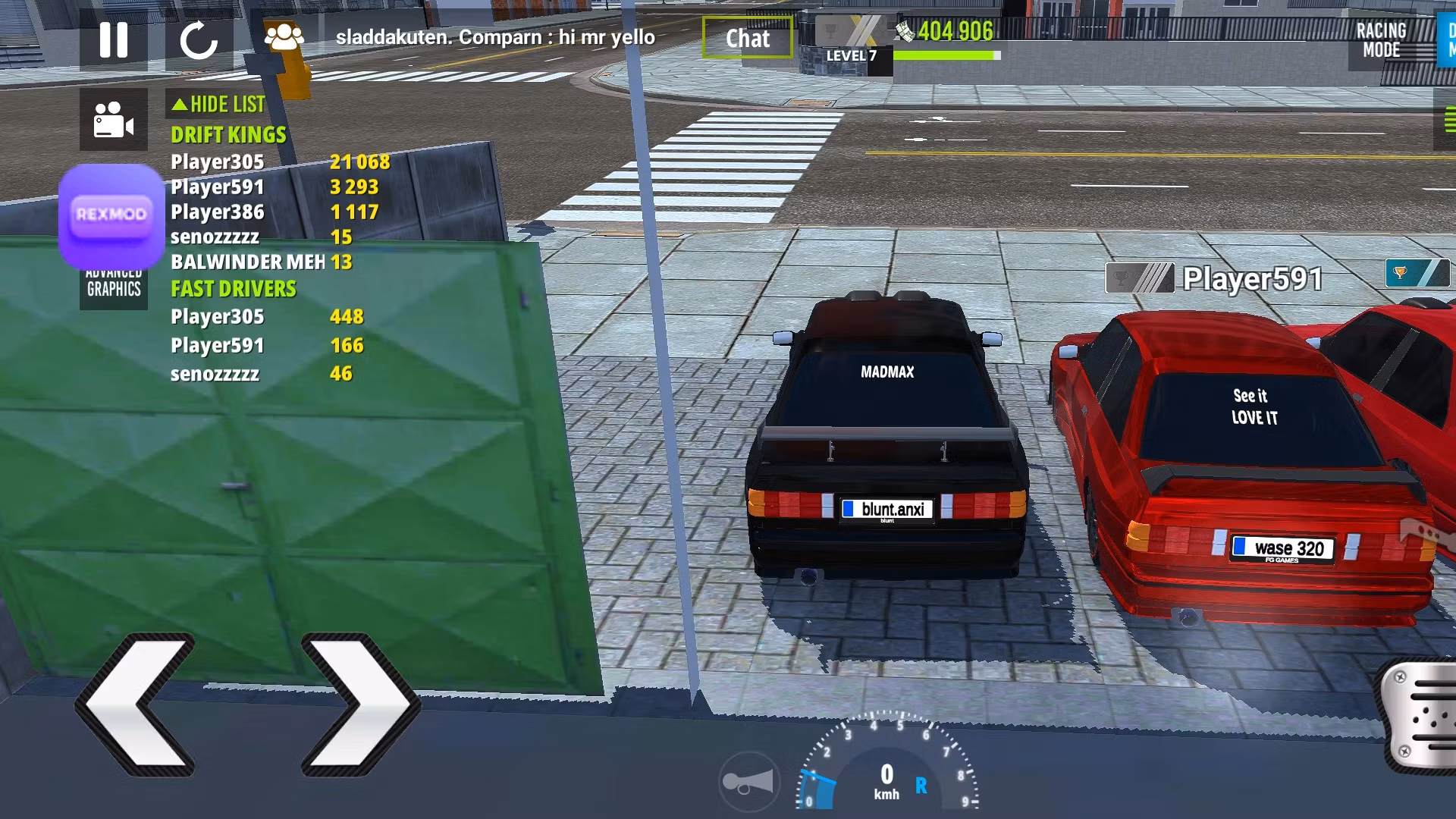Viewport: 1456px width, 819px height.
Task: Toggle Advanced Graphics
Action: point(114,288)
